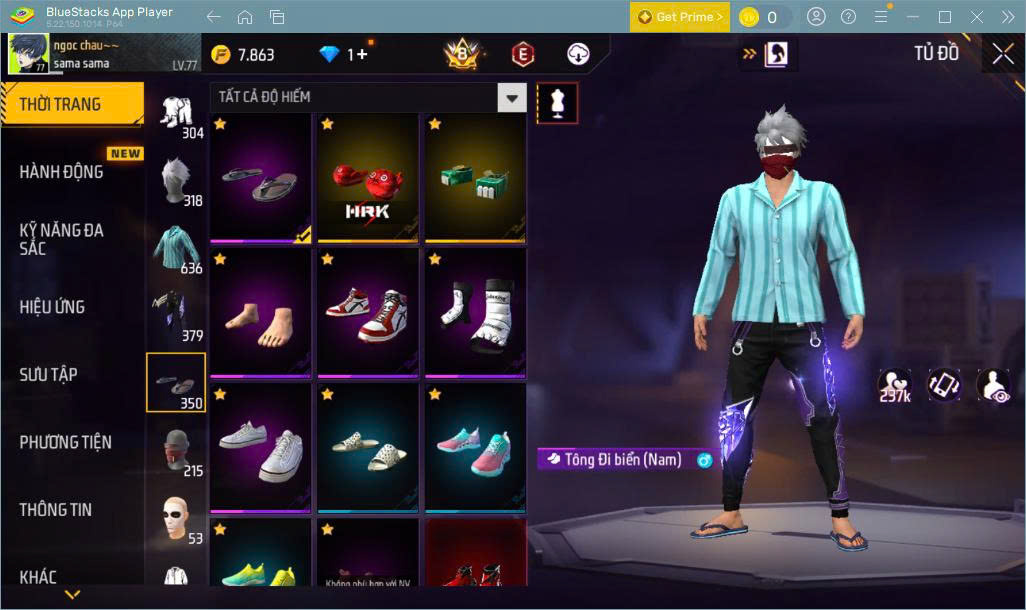Select the pink and teal running shoes

coord(475,445)
